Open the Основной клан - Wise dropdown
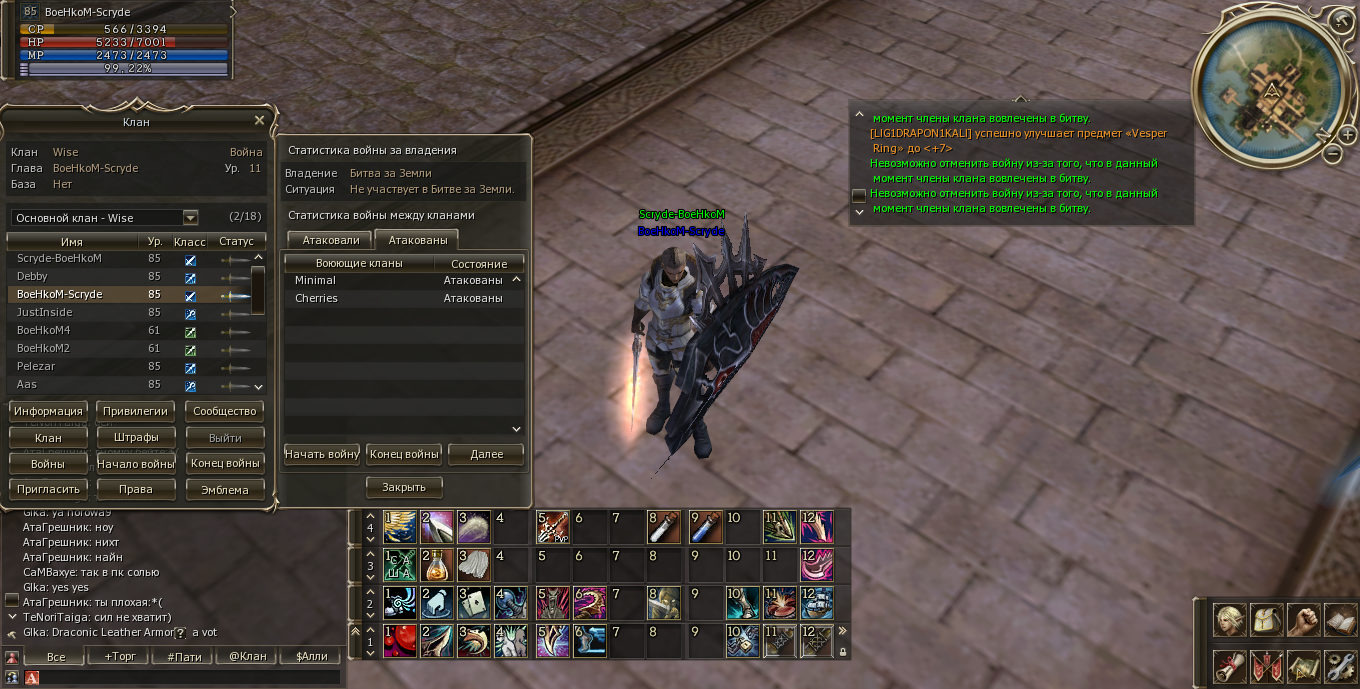Screen dimensions: 1360x689 (190, 218)
